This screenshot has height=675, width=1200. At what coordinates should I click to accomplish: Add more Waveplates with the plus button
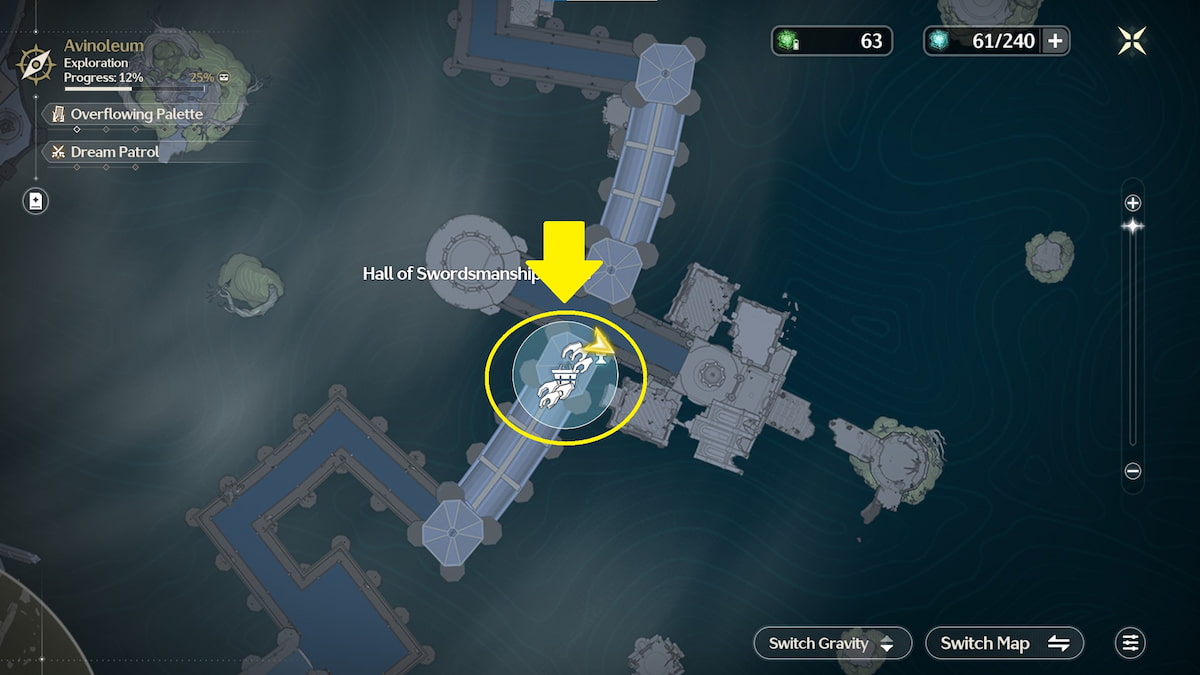1055,41
